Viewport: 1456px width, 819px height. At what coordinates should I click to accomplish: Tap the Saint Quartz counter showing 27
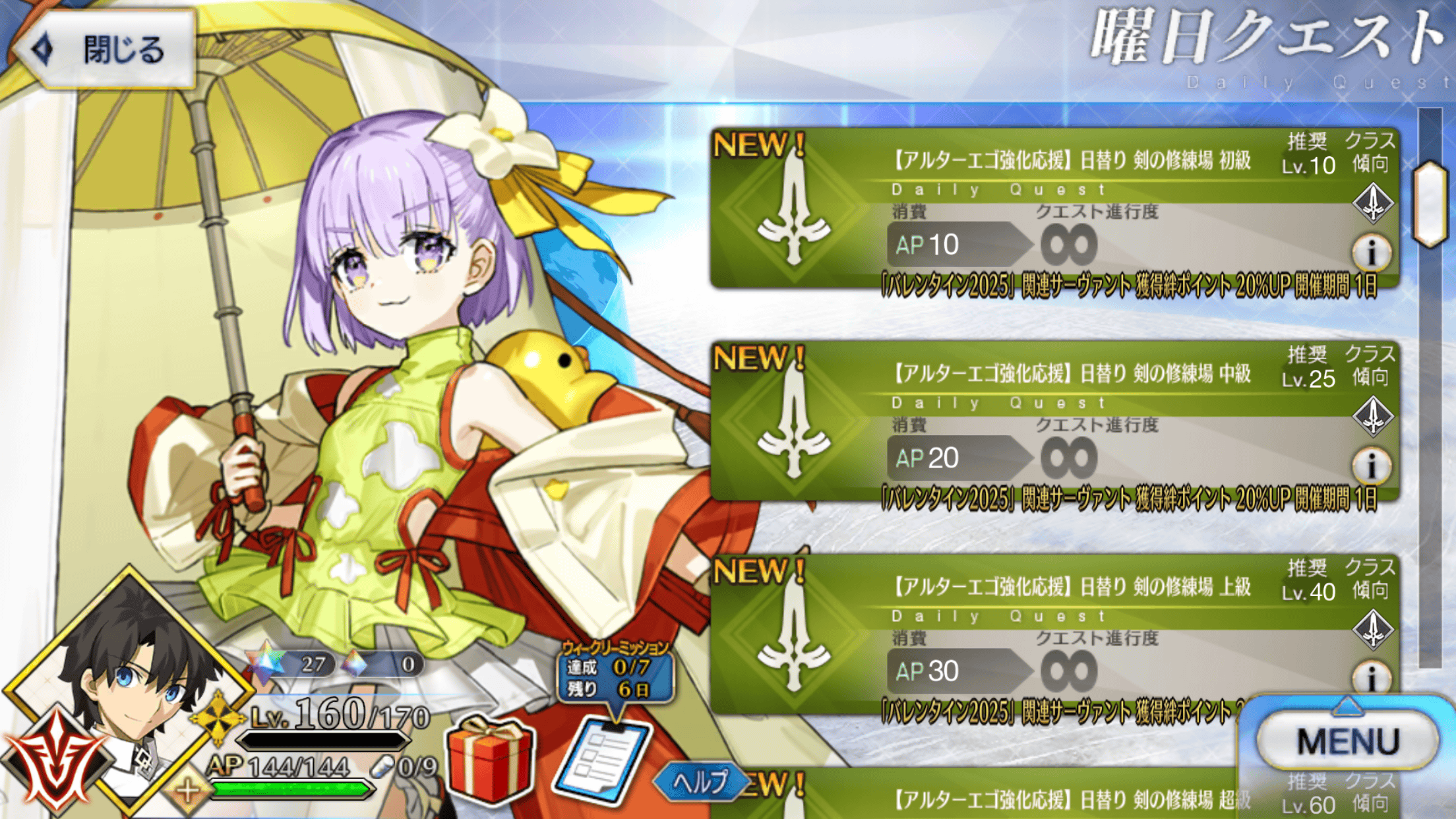pos(290,663)
